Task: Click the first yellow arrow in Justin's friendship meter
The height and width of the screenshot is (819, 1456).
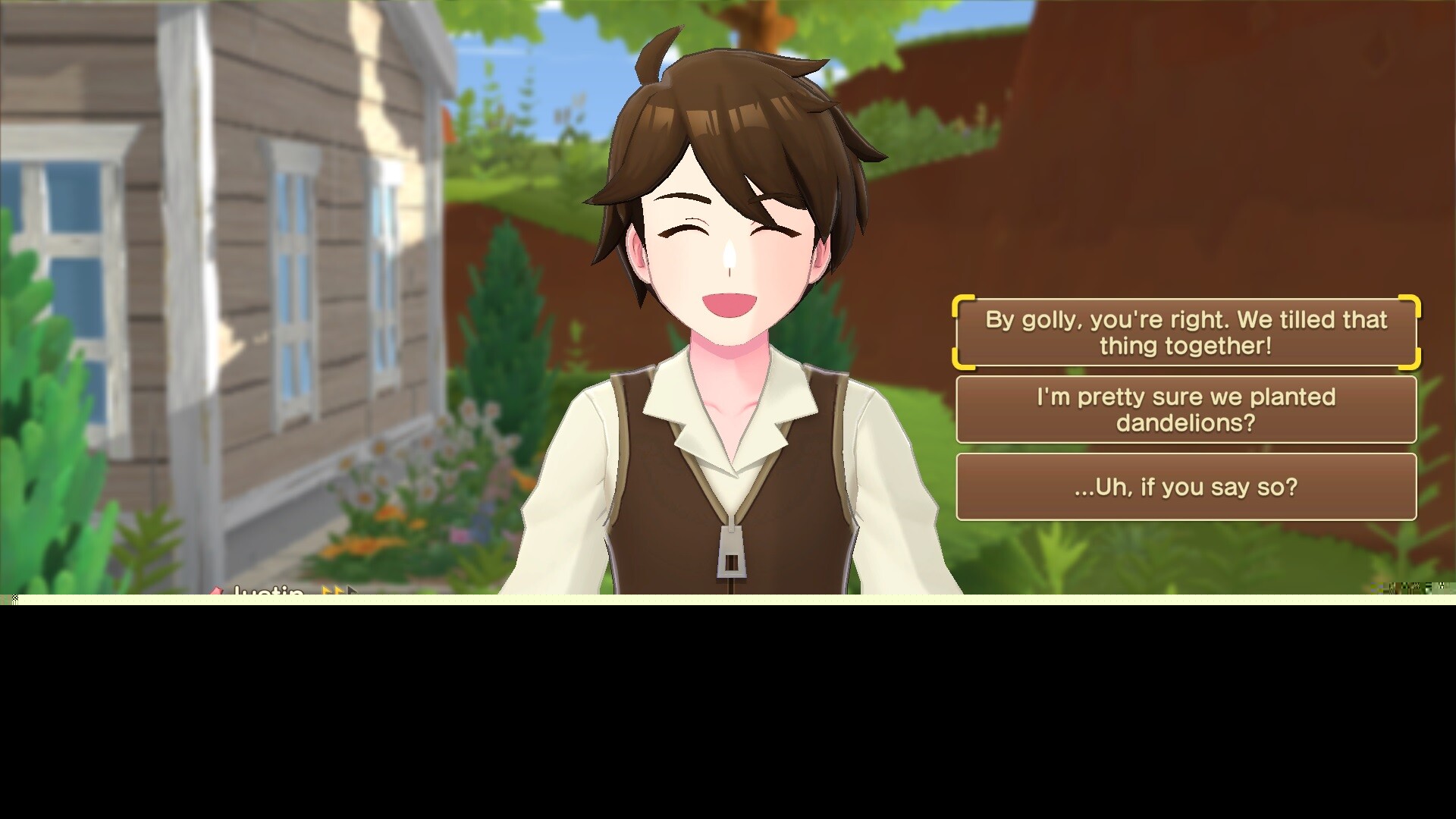Action: [x=326, y=590]
